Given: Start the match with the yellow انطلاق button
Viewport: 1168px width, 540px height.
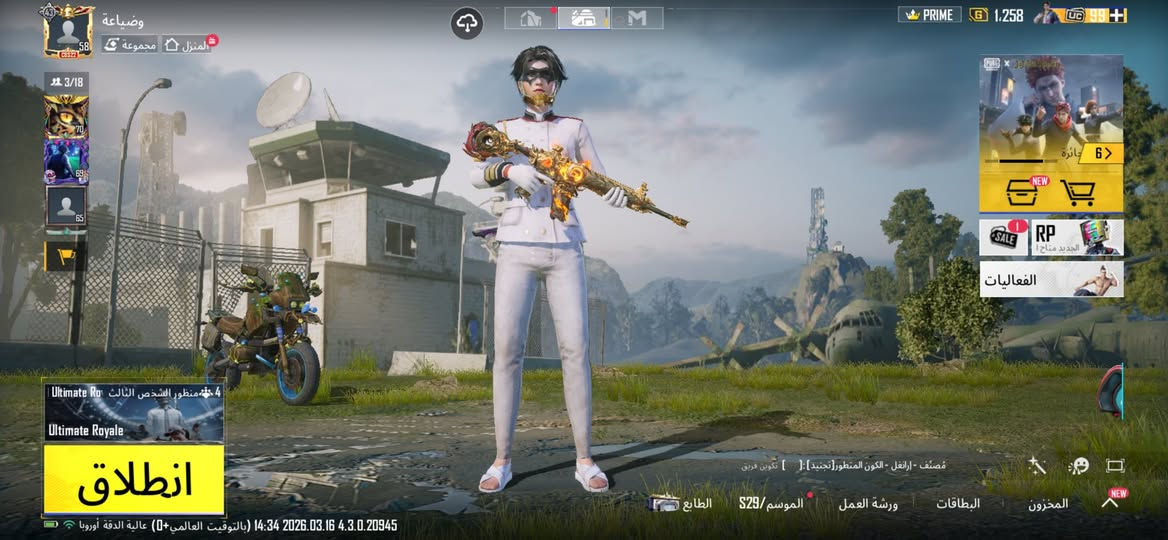Looking at the screenshot, I should (133, 479).
